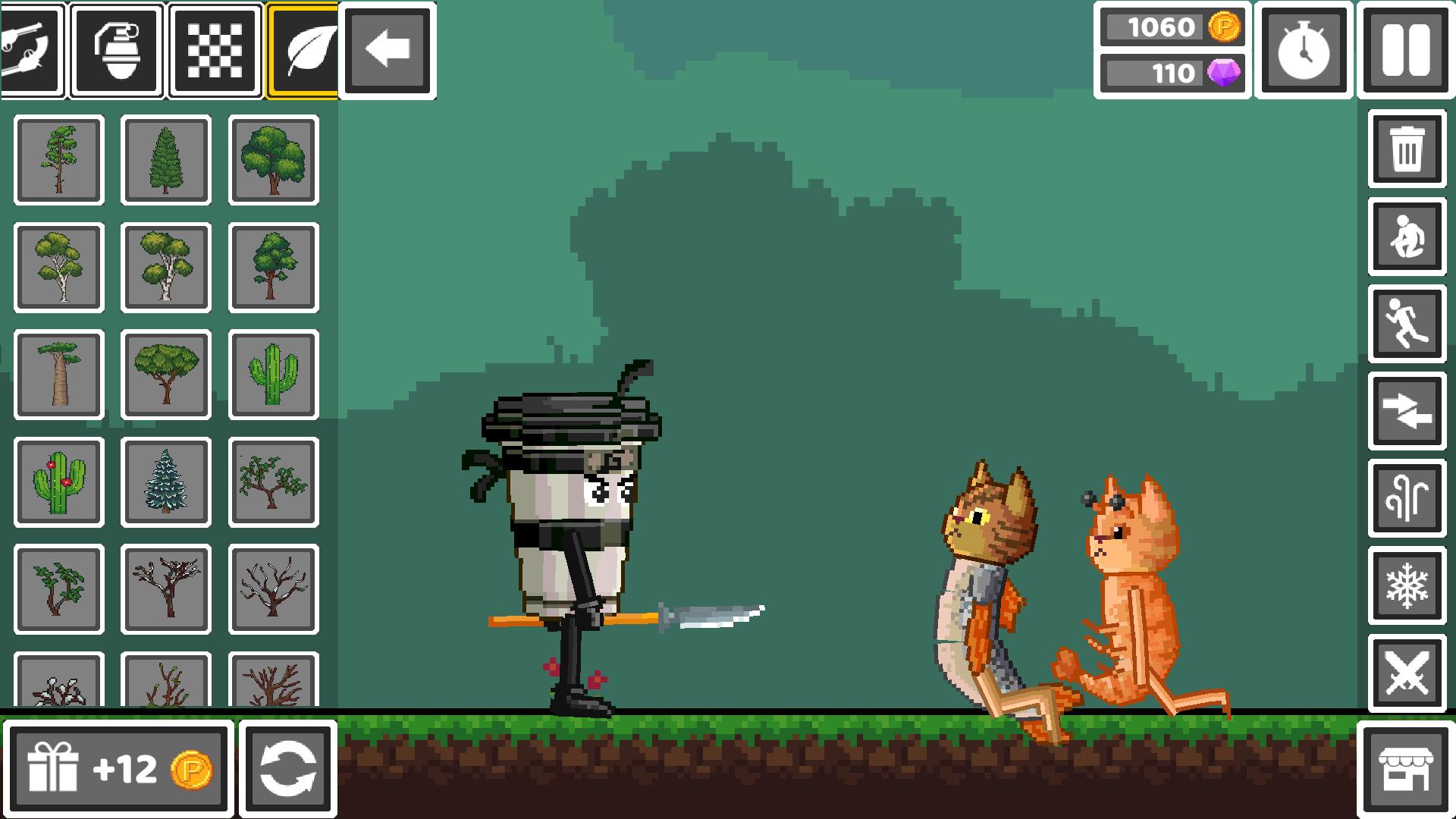
Task: Click the purple gem currency display
Action: [x=1172, y=74]
